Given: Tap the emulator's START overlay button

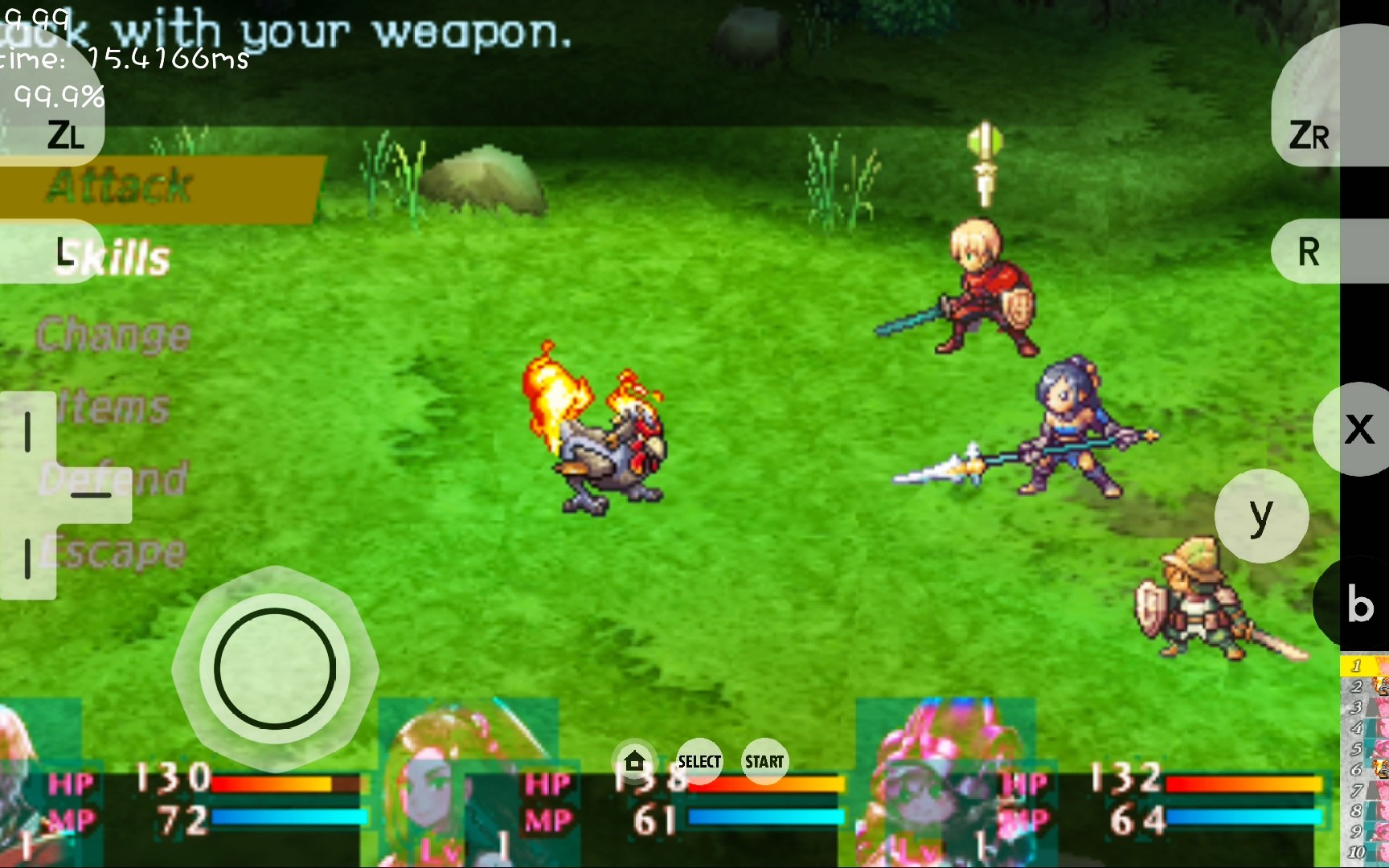Looking at the screenshot, I should tap(764, 761).
